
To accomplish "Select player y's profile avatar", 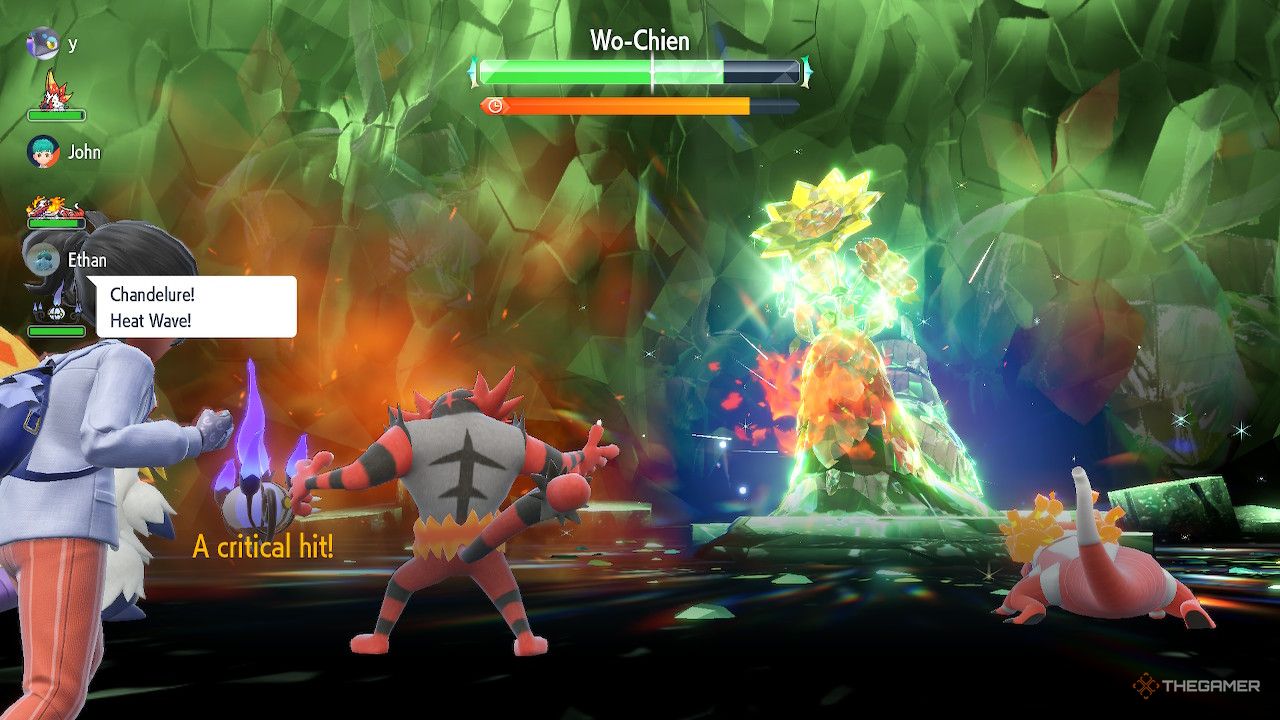I will pyautogui.click(x=43, y=43).
